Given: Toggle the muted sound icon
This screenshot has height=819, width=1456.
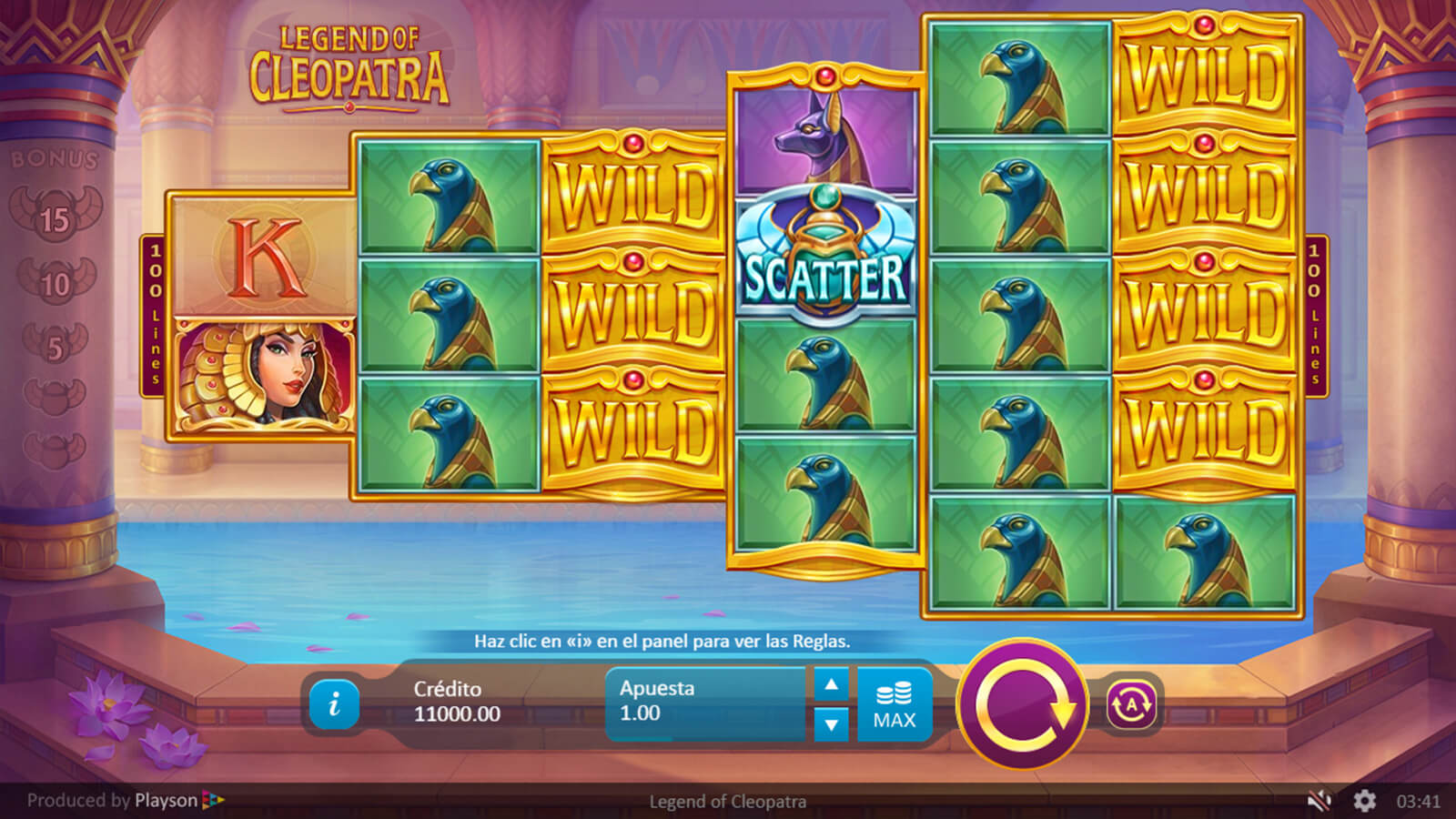Looking at the screenshot, I should (x=1319, y=801).
